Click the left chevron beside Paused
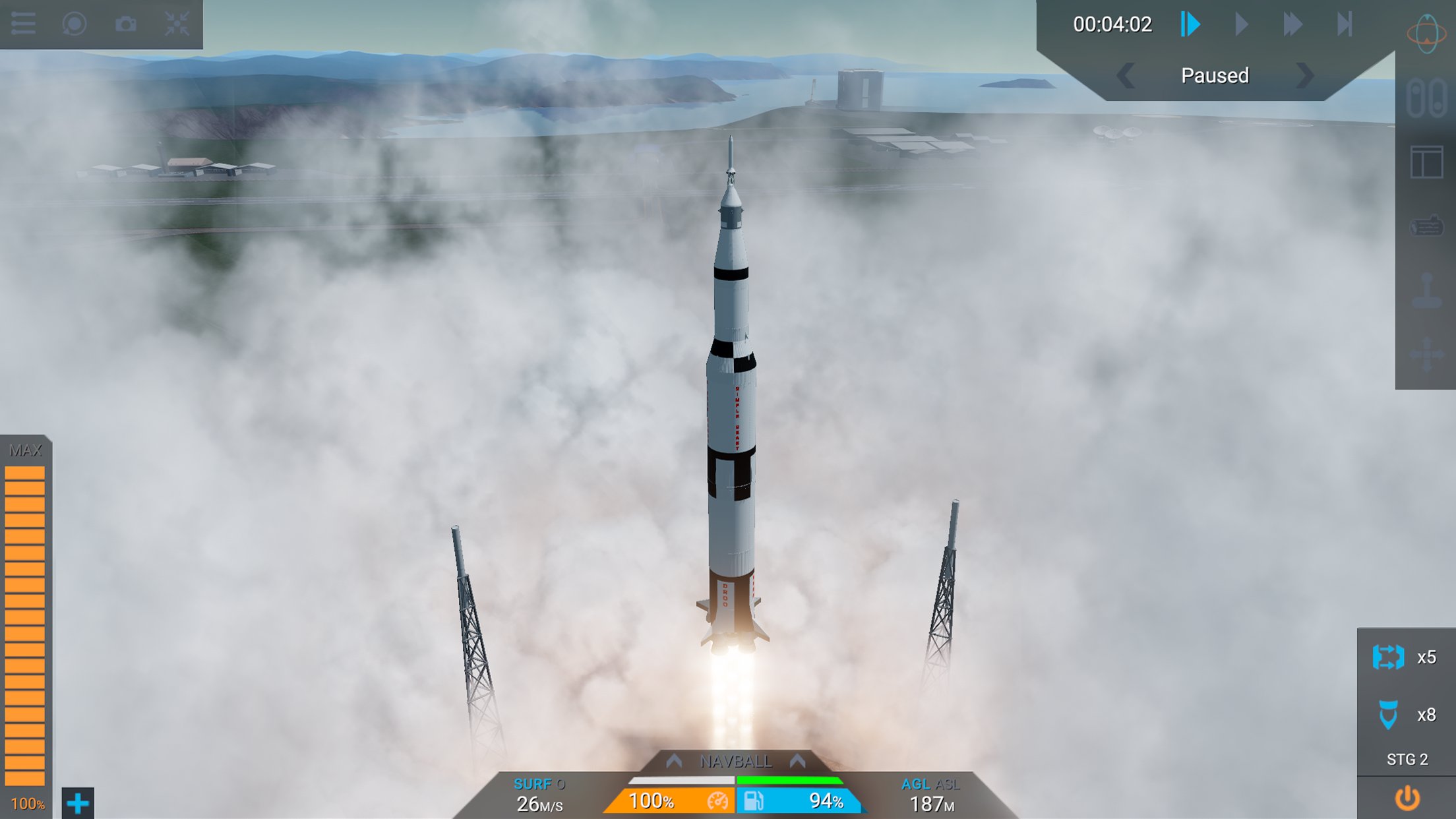The width and height of the screenshot is (1456, 819). pyautogui.click(x=1127, y=76)
